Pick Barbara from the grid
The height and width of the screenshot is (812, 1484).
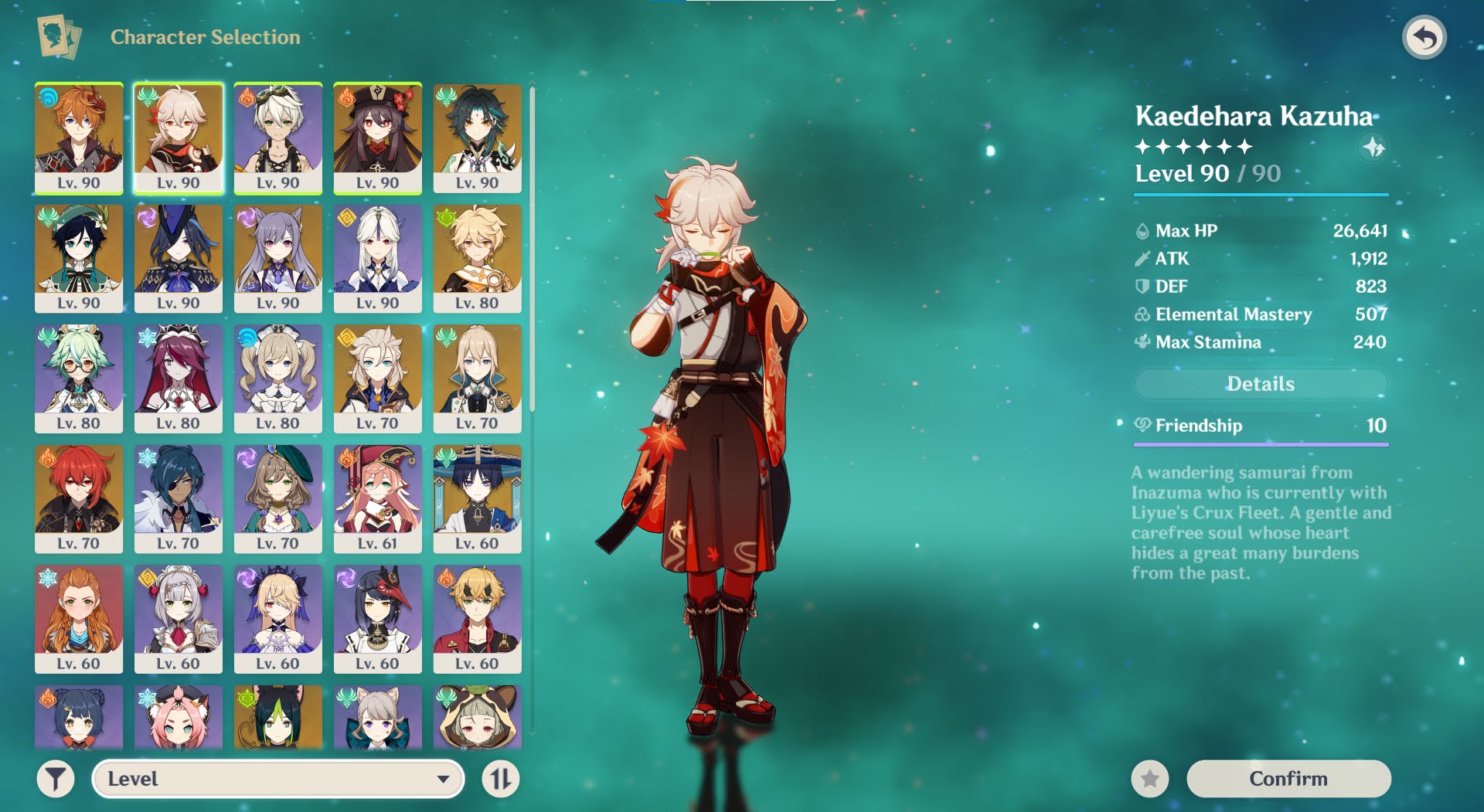[x=278, y=379]
